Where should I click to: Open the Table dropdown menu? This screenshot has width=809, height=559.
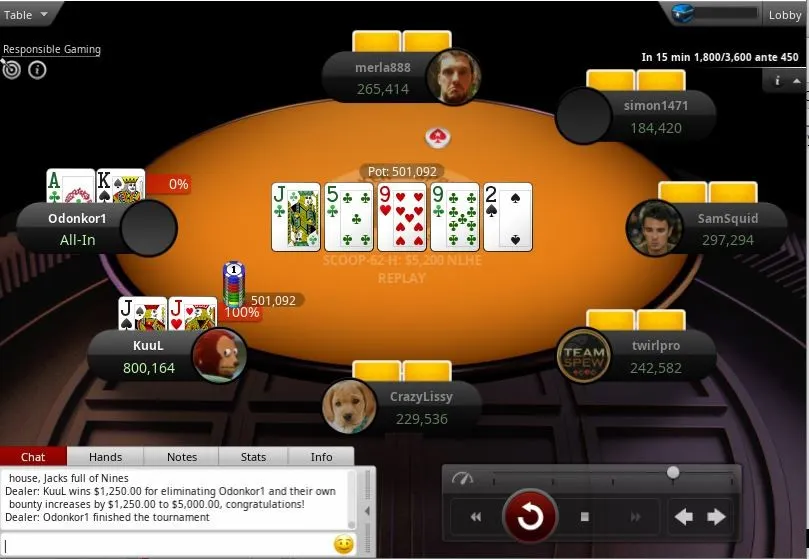point(26,14)
